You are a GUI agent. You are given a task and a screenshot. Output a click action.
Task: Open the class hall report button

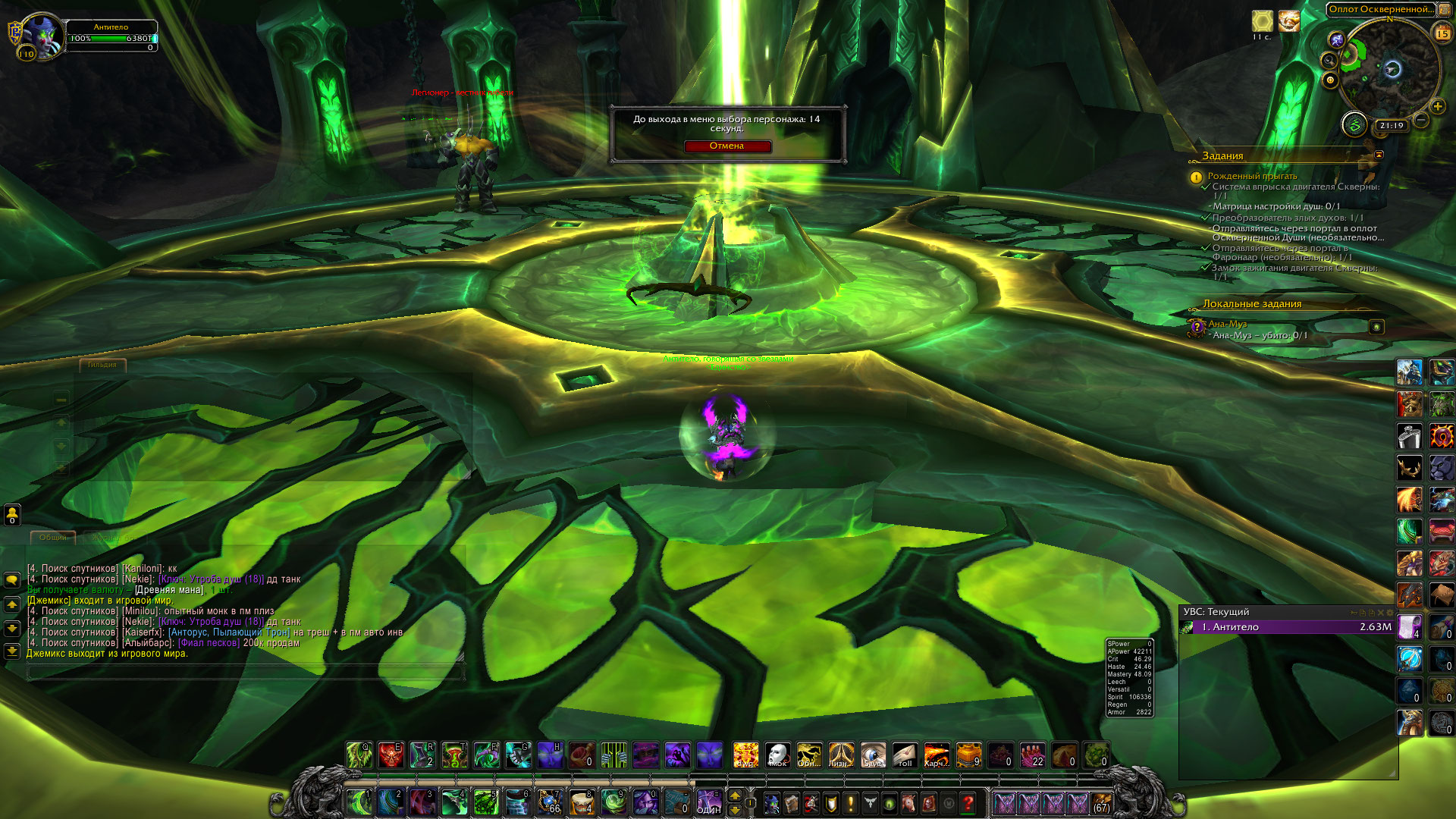(x=1354, y=124)
